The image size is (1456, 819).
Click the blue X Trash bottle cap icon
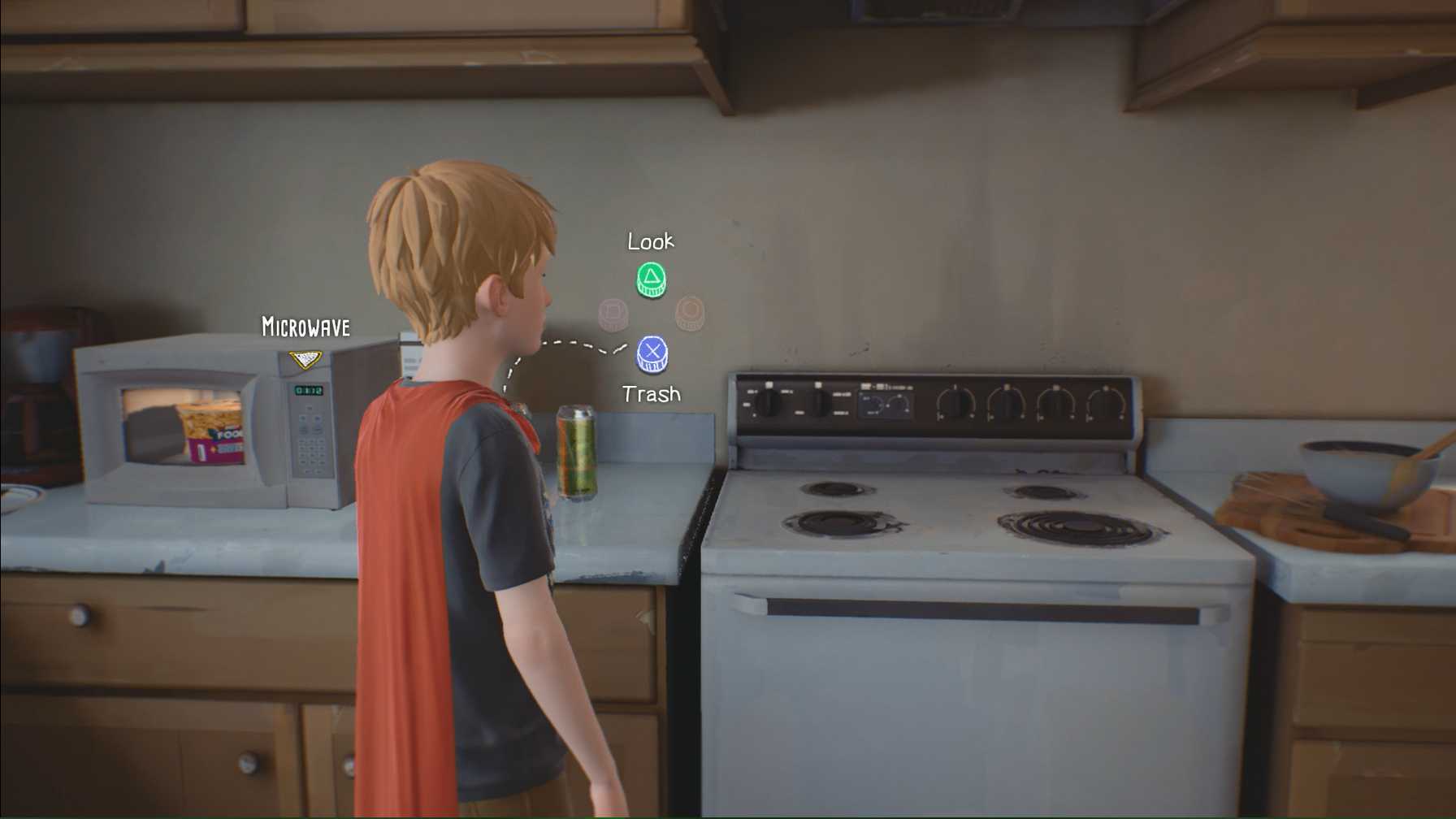[x=651, y=353]
